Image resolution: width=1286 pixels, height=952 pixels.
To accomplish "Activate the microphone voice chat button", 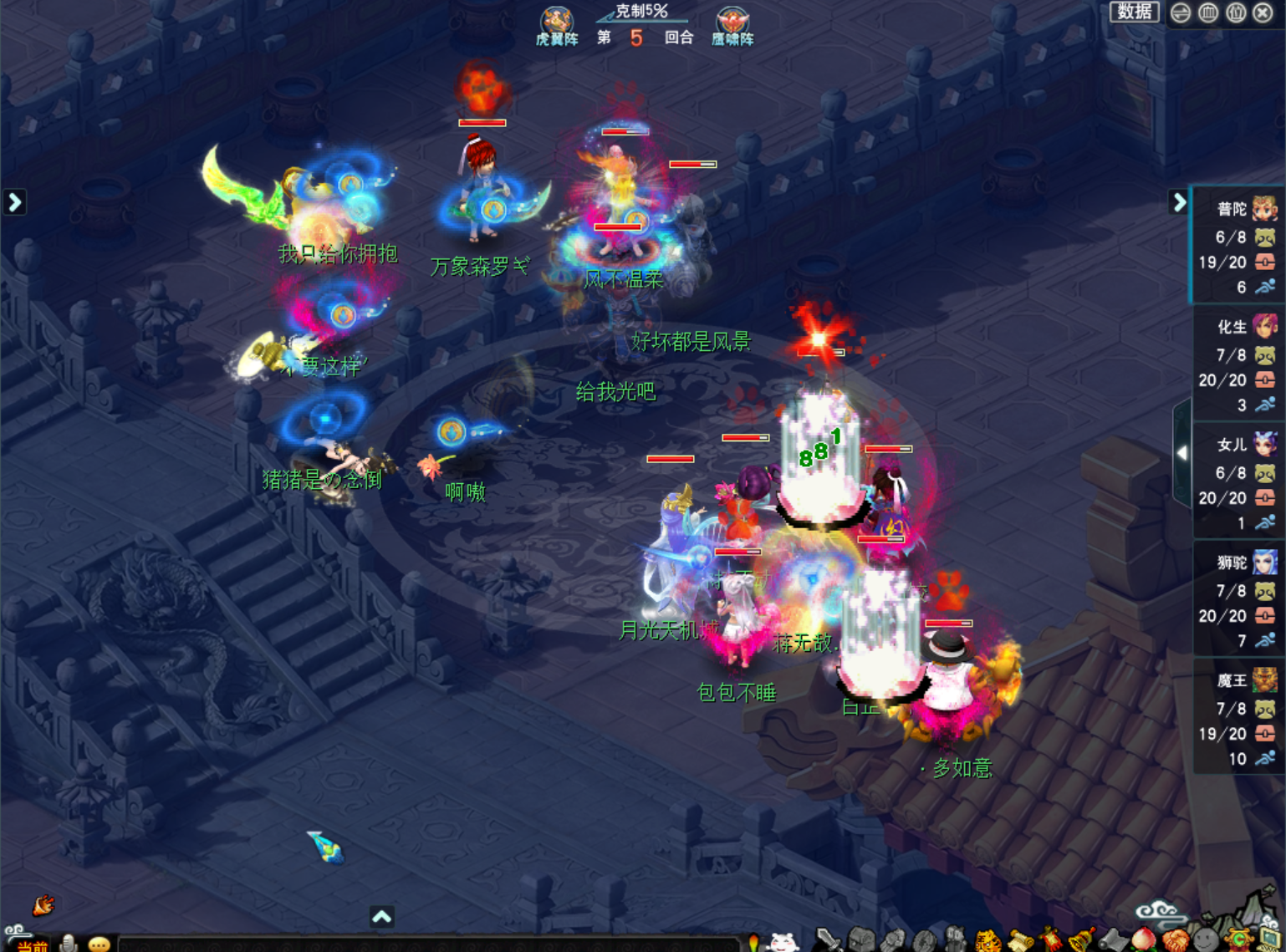I will pyautogui.click(x=69, y=944).
